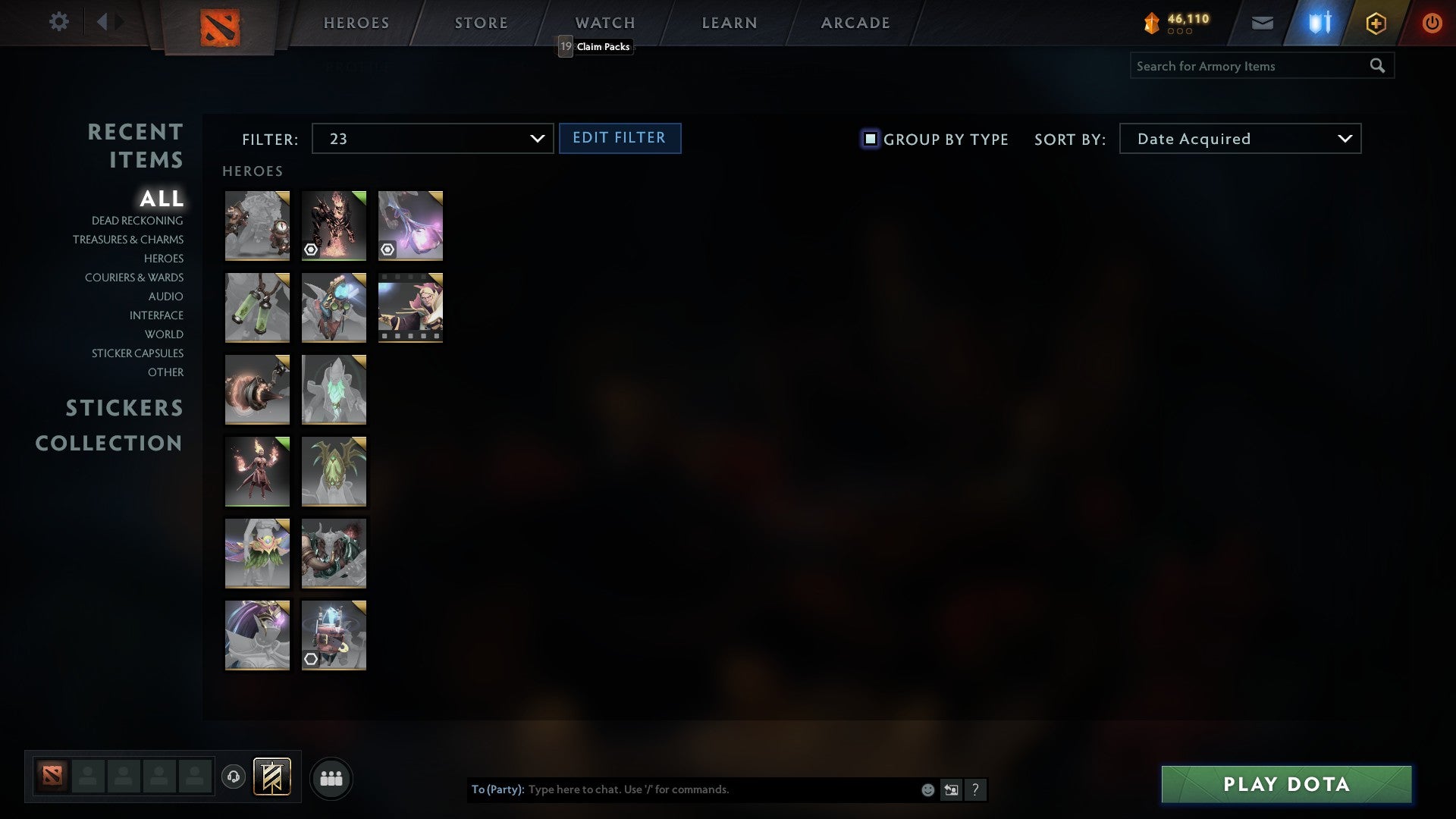
Task: Switch to the Arcade tab
Action: [854, 23]
